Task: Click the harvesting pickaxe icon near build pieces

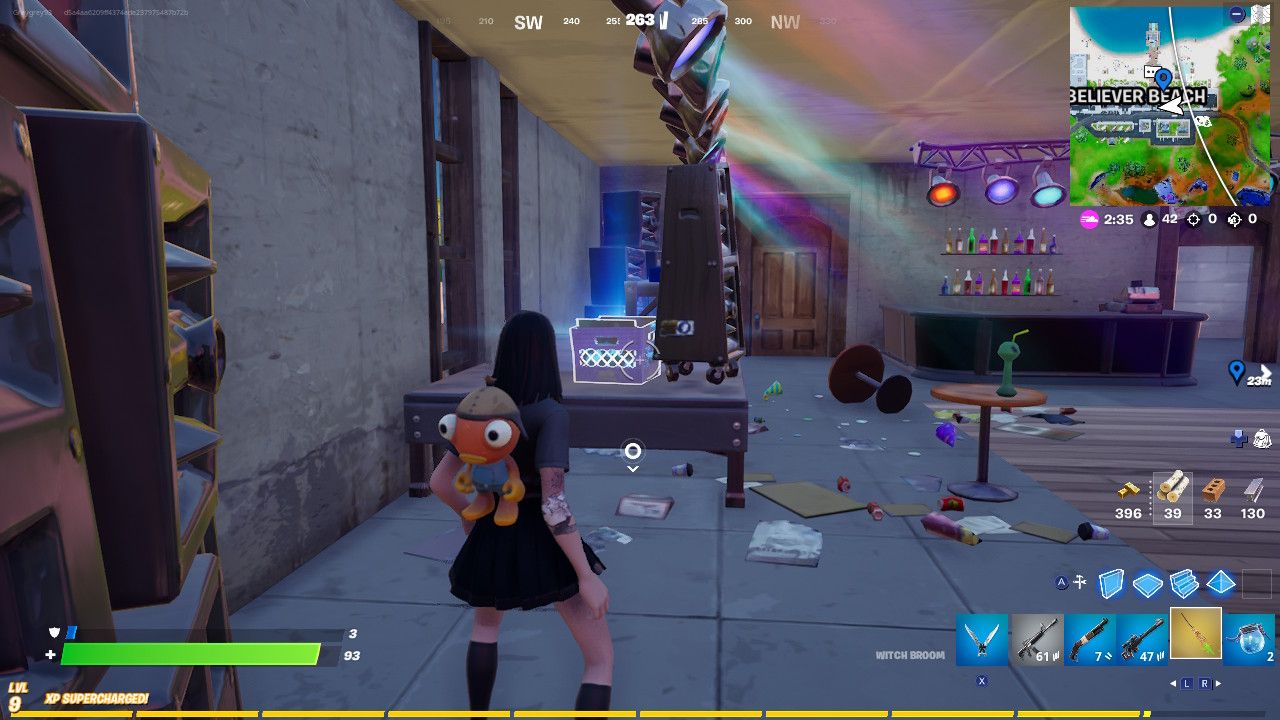Action: point(1079,581)
